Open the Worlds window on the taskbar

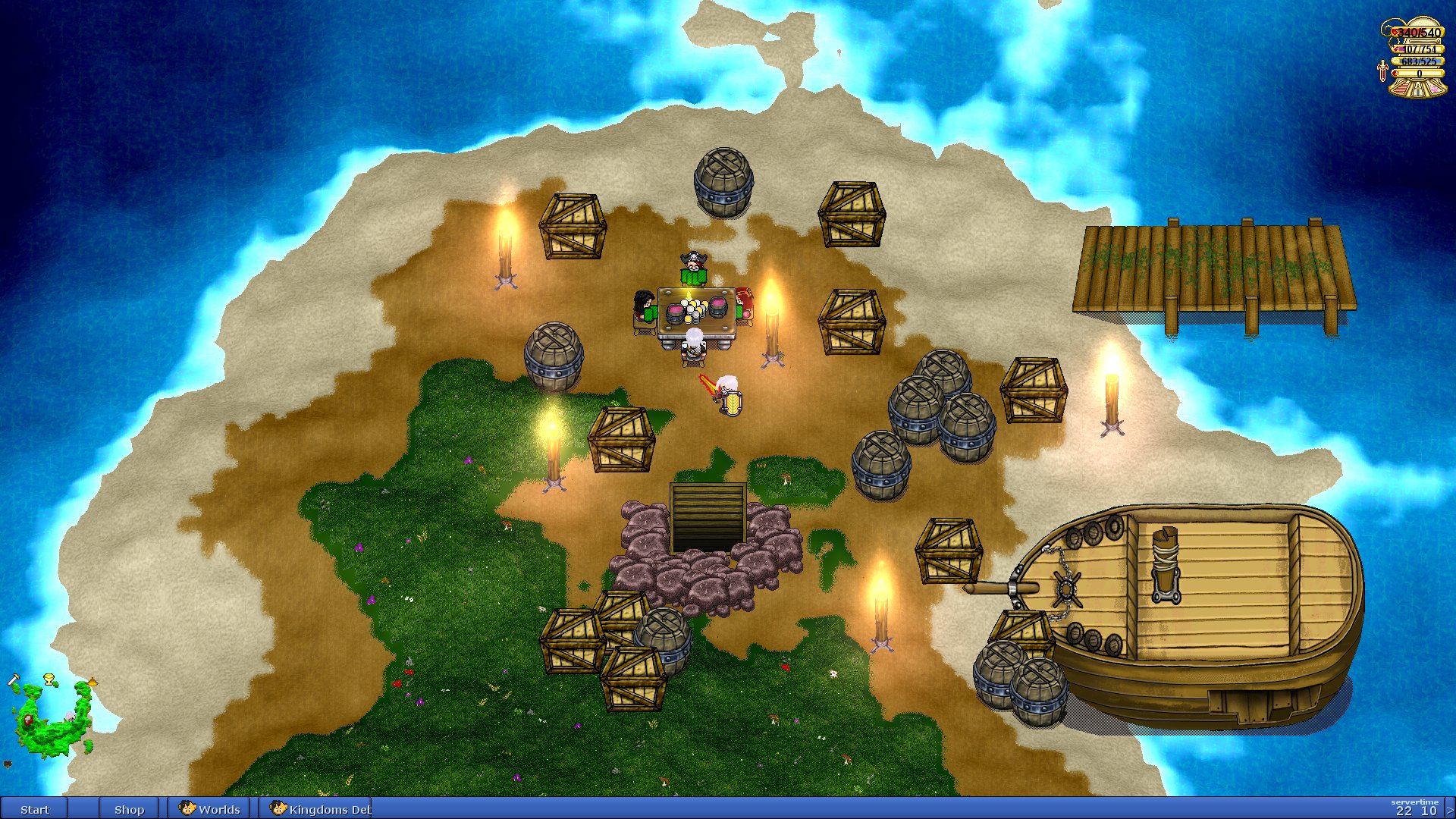click(x=210, y=809)
